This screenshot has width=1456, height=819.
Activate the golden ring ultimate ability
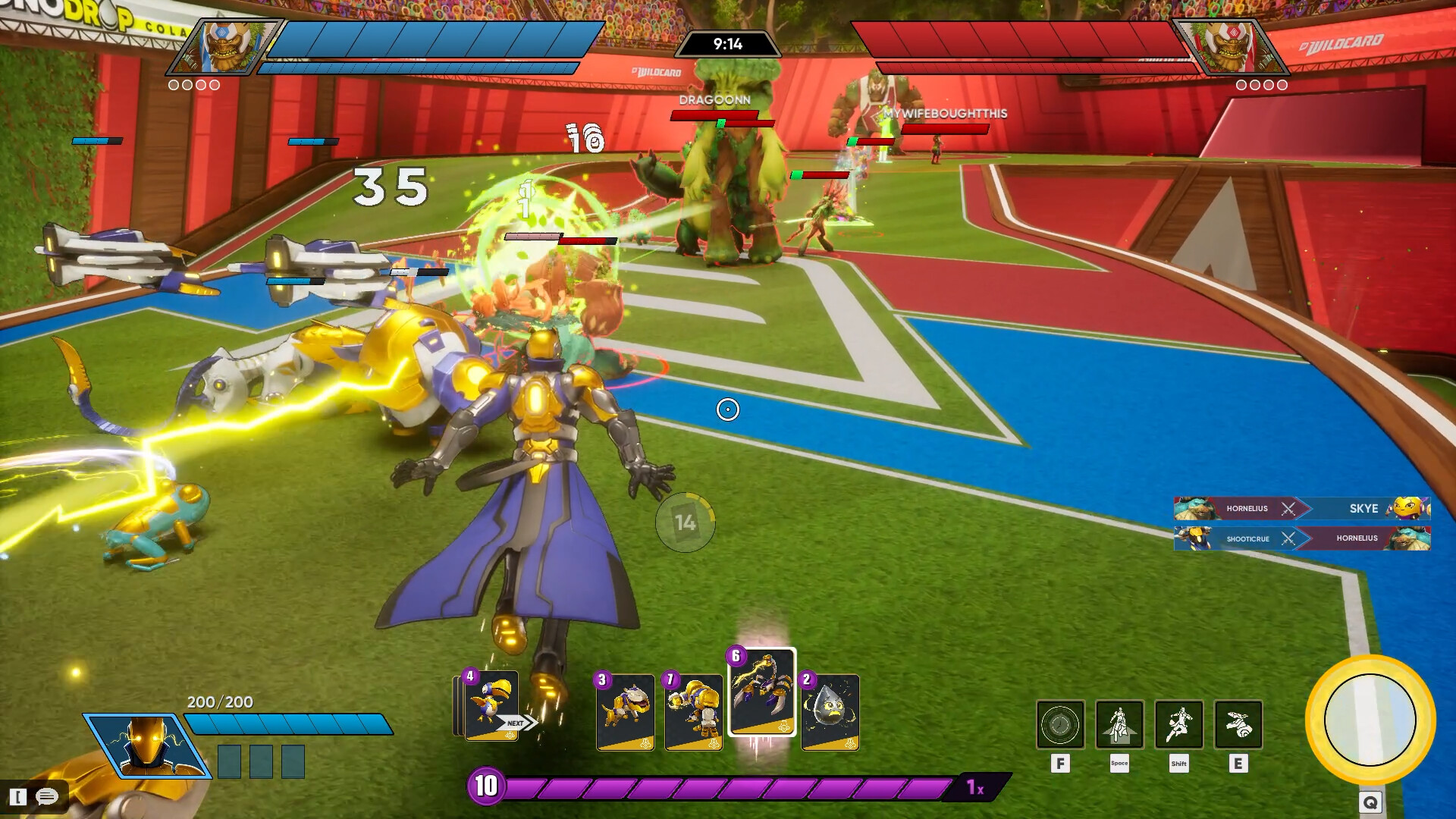(x=1370, y=719)
